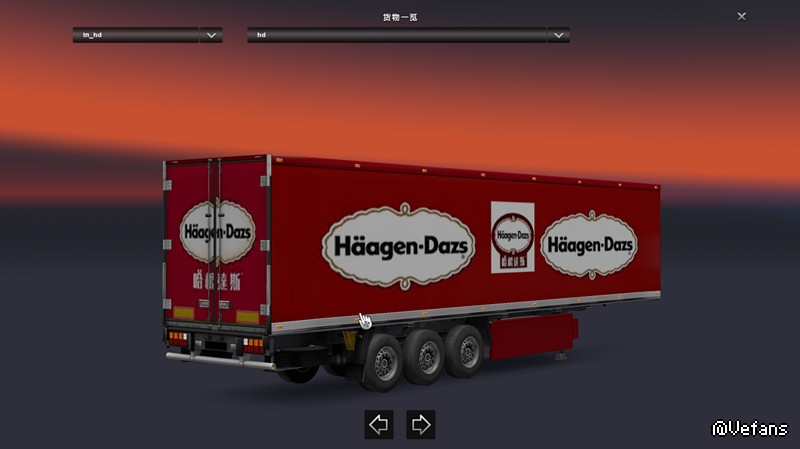Screen dimensions: 800x449
Task: Expand the hd cargo dropdown
Action: (x=559, y=35)
